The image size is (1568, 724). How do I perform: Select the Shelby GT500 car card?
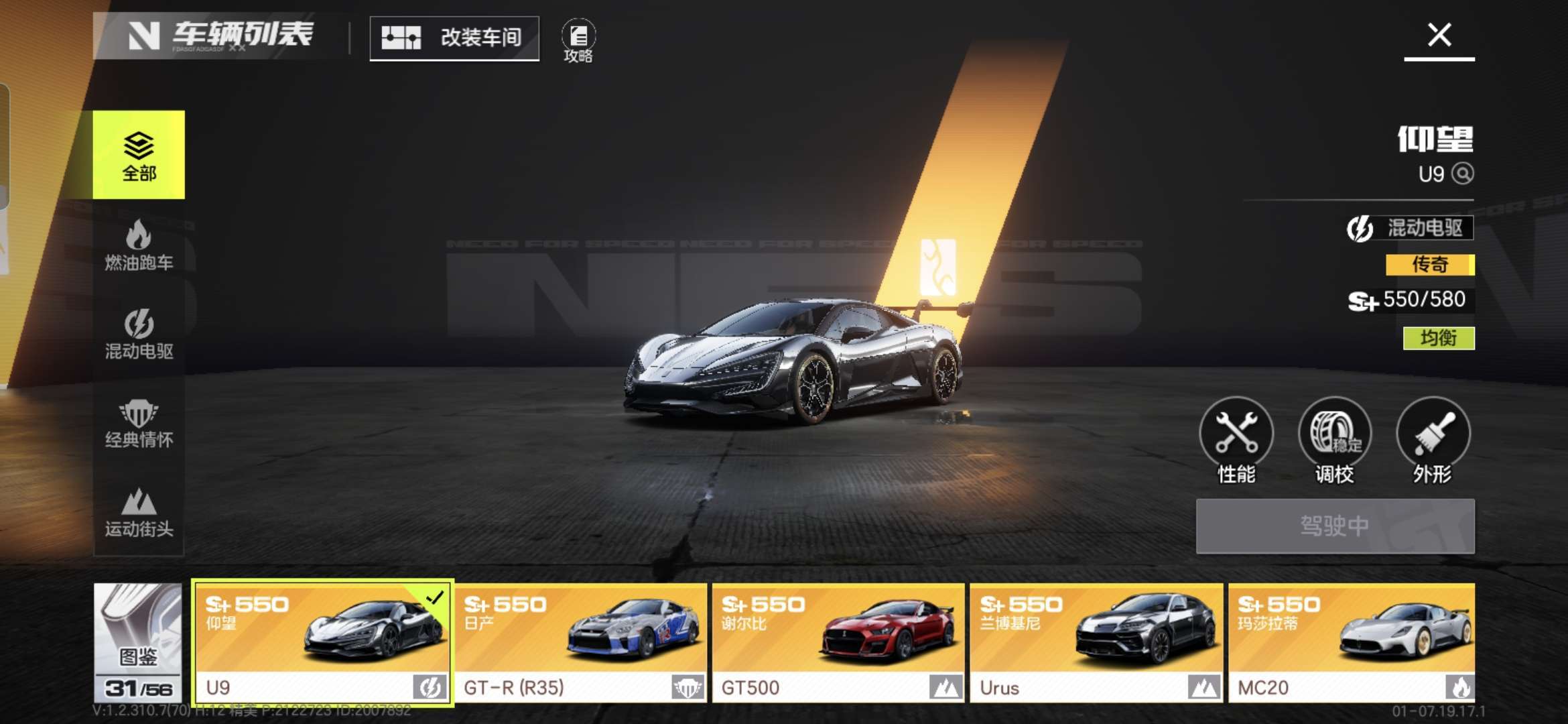[x=838, y=642]
